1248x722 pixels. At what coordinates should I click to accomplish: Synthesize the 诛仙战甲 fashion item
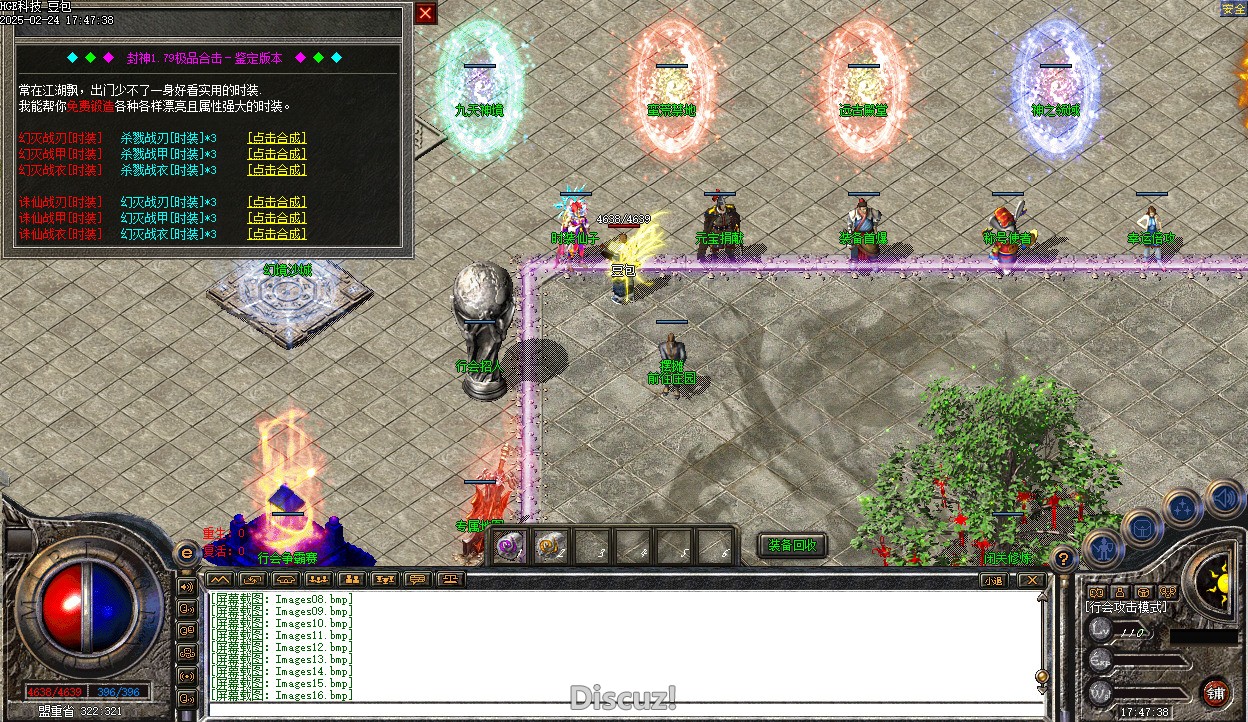pyautogui.click(x=277, y=218)
